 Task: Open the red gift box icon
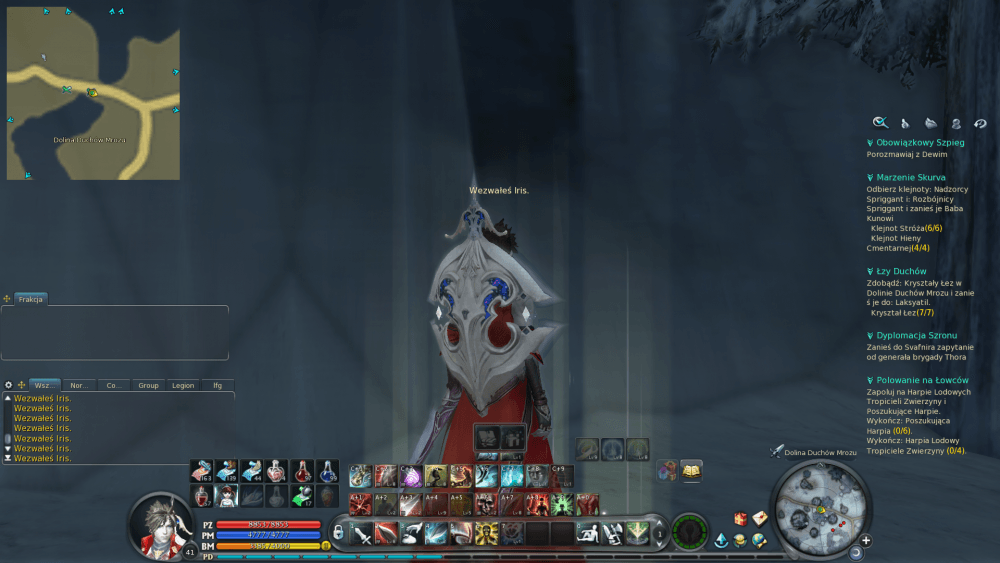coord(741,518)
